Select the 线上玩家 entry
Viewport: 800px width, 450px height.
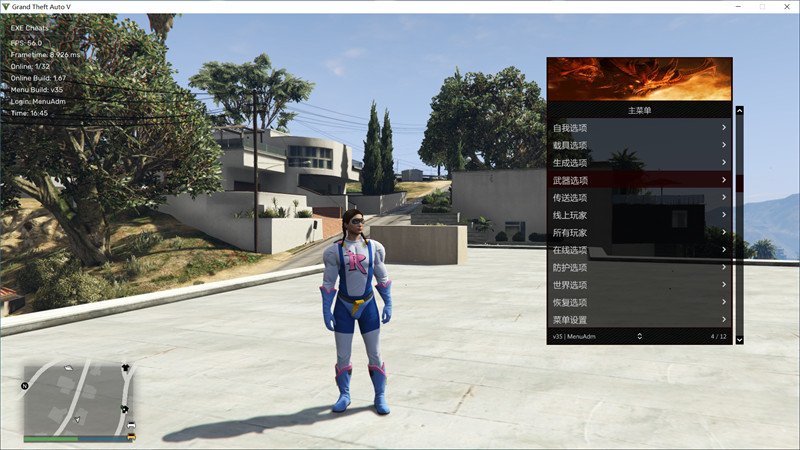(x=639, y=215)
